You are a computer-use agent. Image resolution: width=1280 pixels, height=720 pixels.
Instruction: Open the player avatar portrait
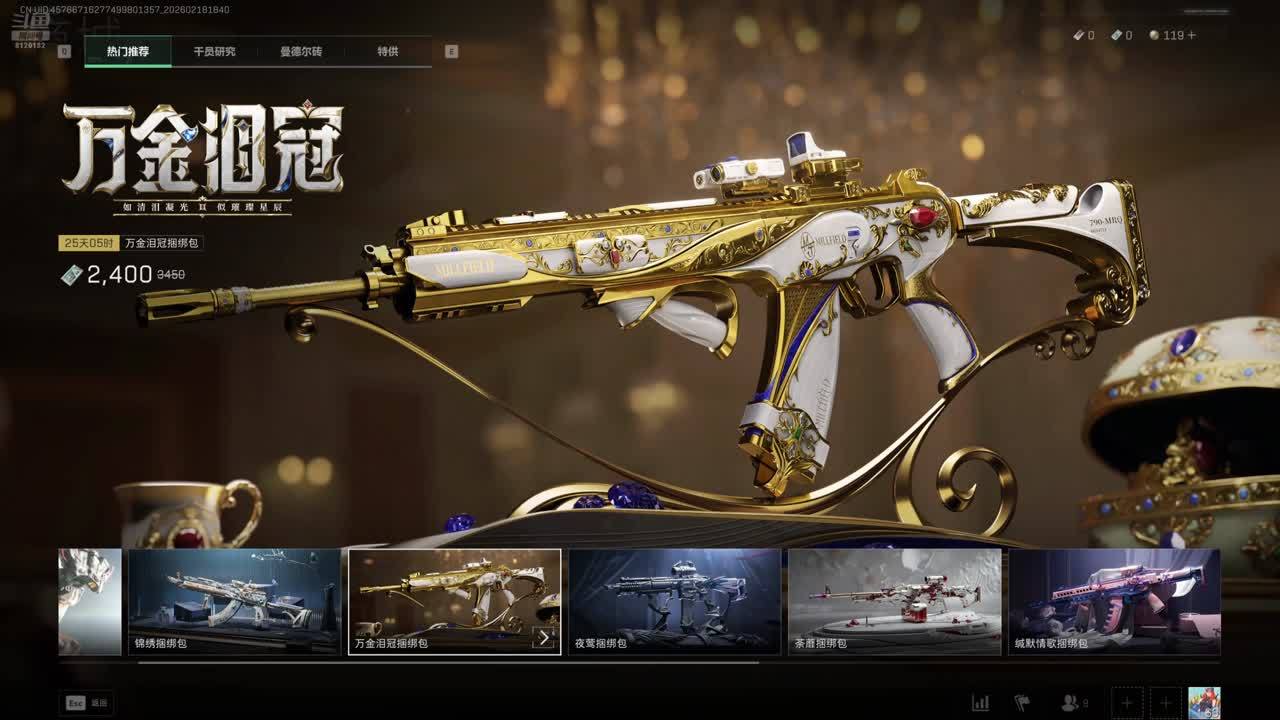[1204, 703]
